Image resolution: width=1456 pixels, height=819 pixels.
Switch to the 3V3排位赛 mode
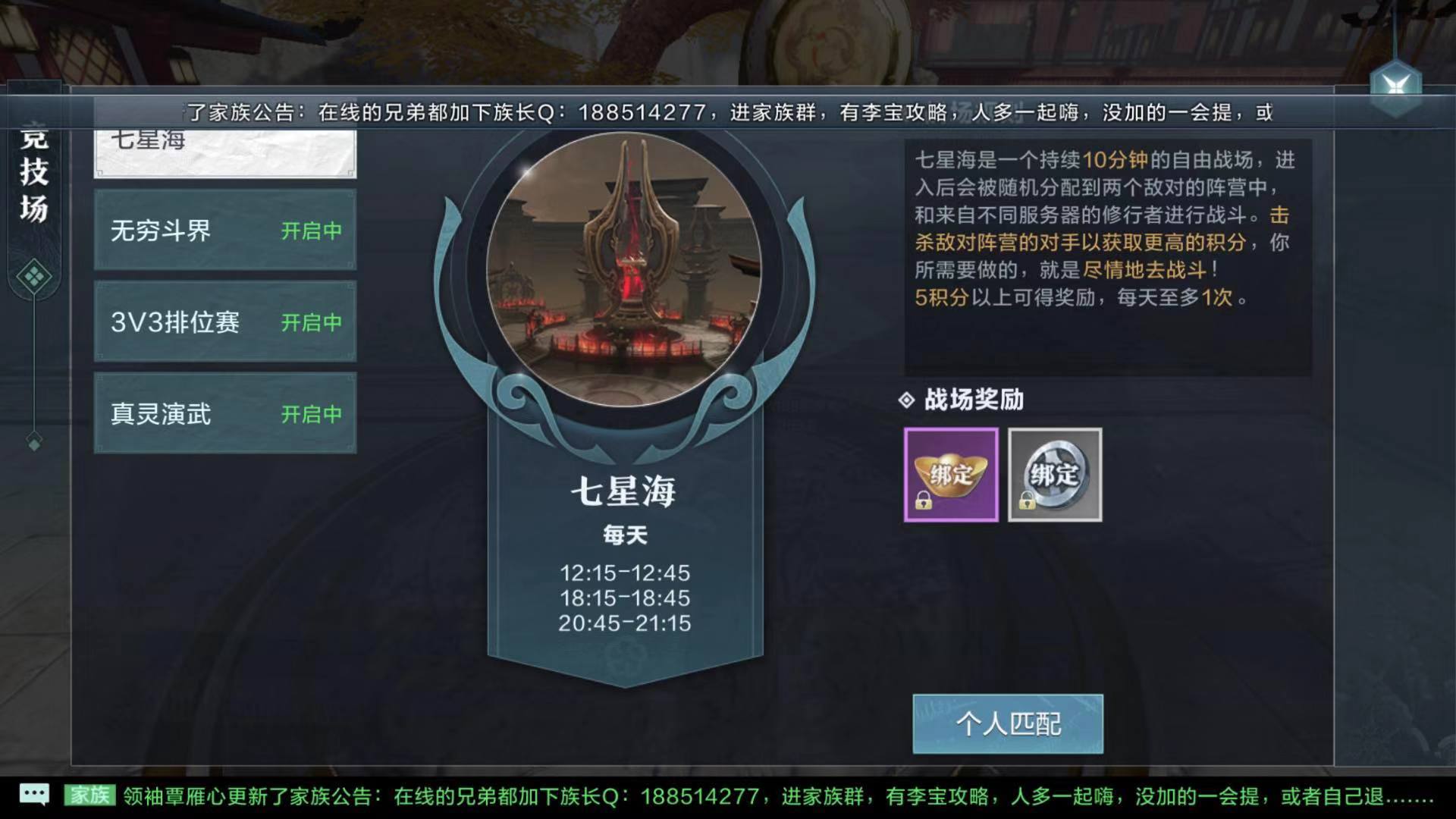tap(224, 322)
